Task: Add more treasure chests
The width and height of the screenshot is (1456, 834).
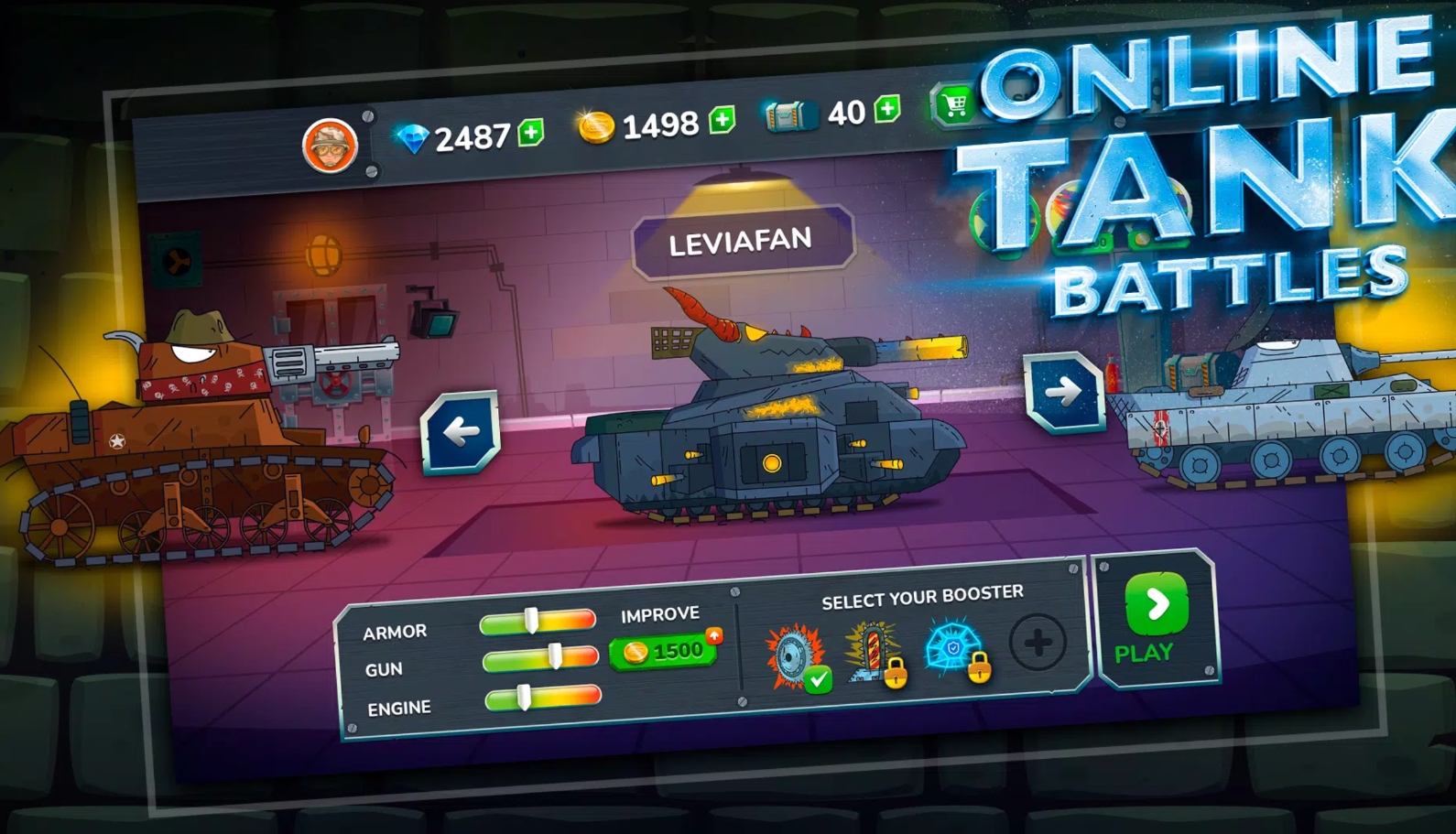Action: pos(886,109)
